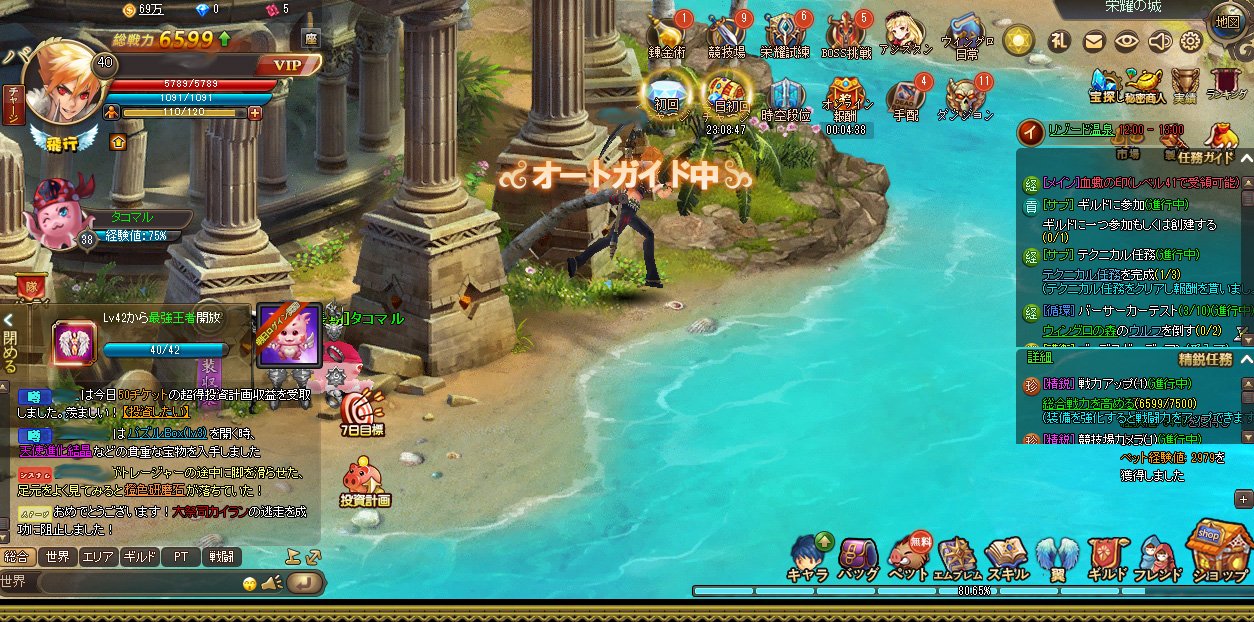Enter the 競技場 arena
This screenshot has width=1254, height=622.
click(726, 35)
